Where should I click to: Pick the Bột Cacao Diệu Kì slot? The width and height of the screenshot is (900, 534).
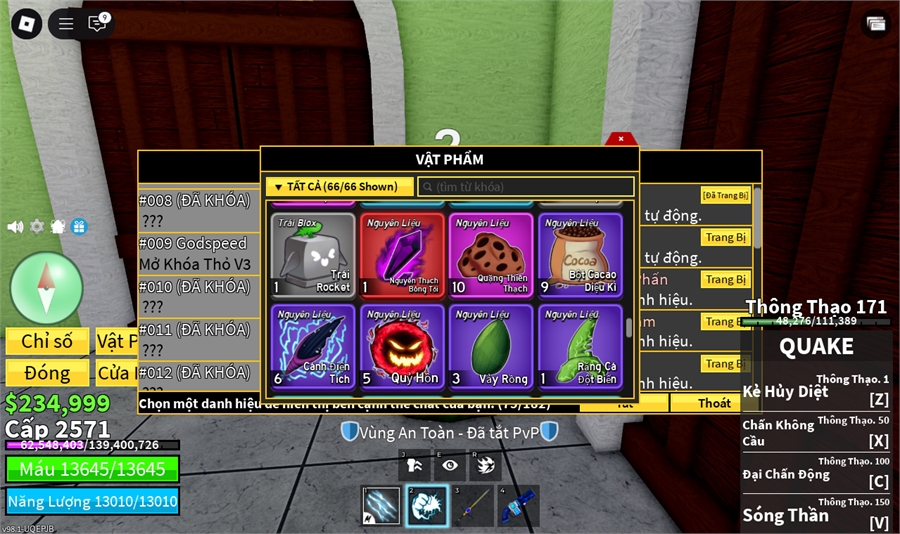point(580,255)
